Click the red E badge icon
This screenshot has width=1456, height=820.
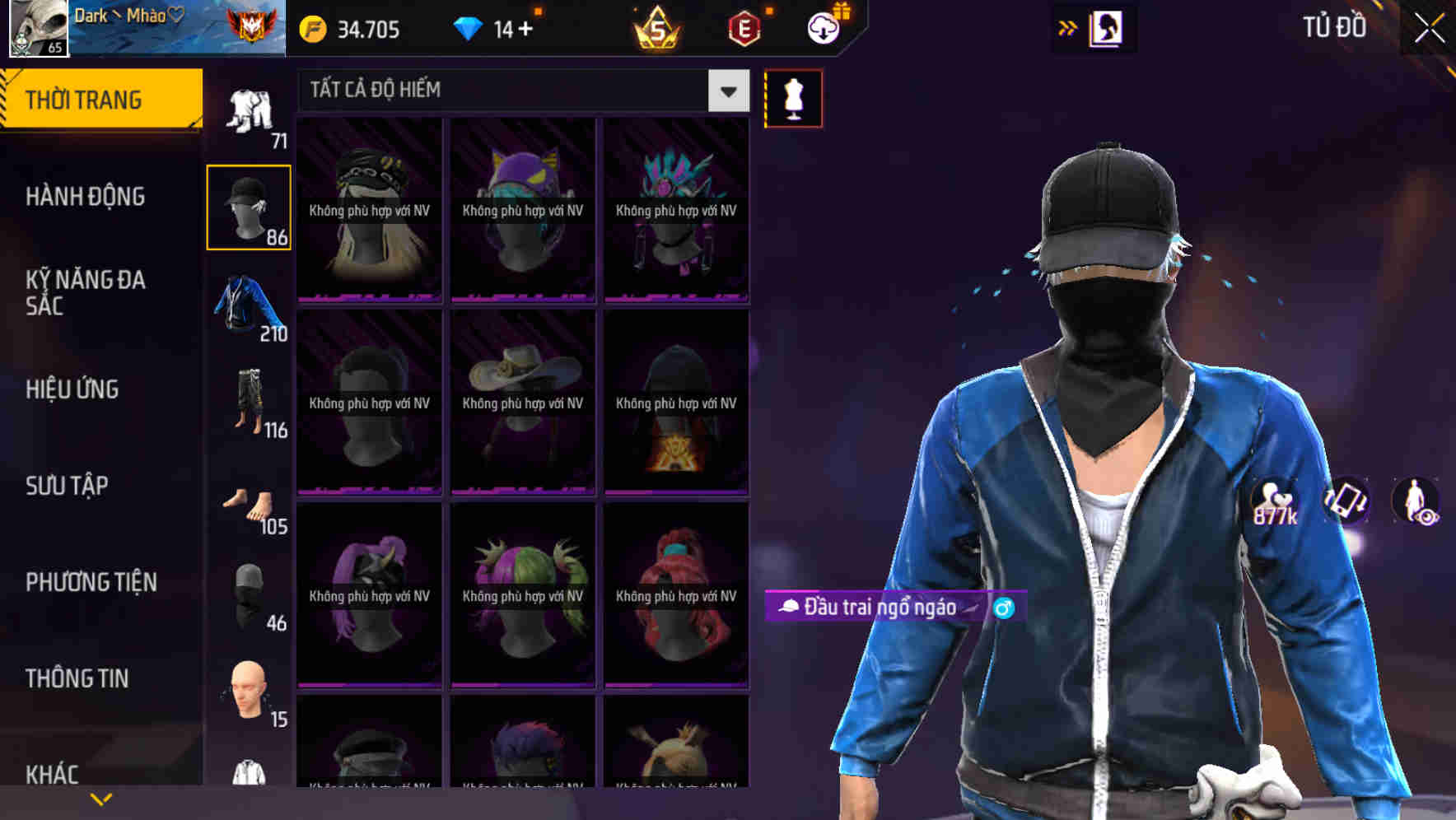(x=739, y=29)
